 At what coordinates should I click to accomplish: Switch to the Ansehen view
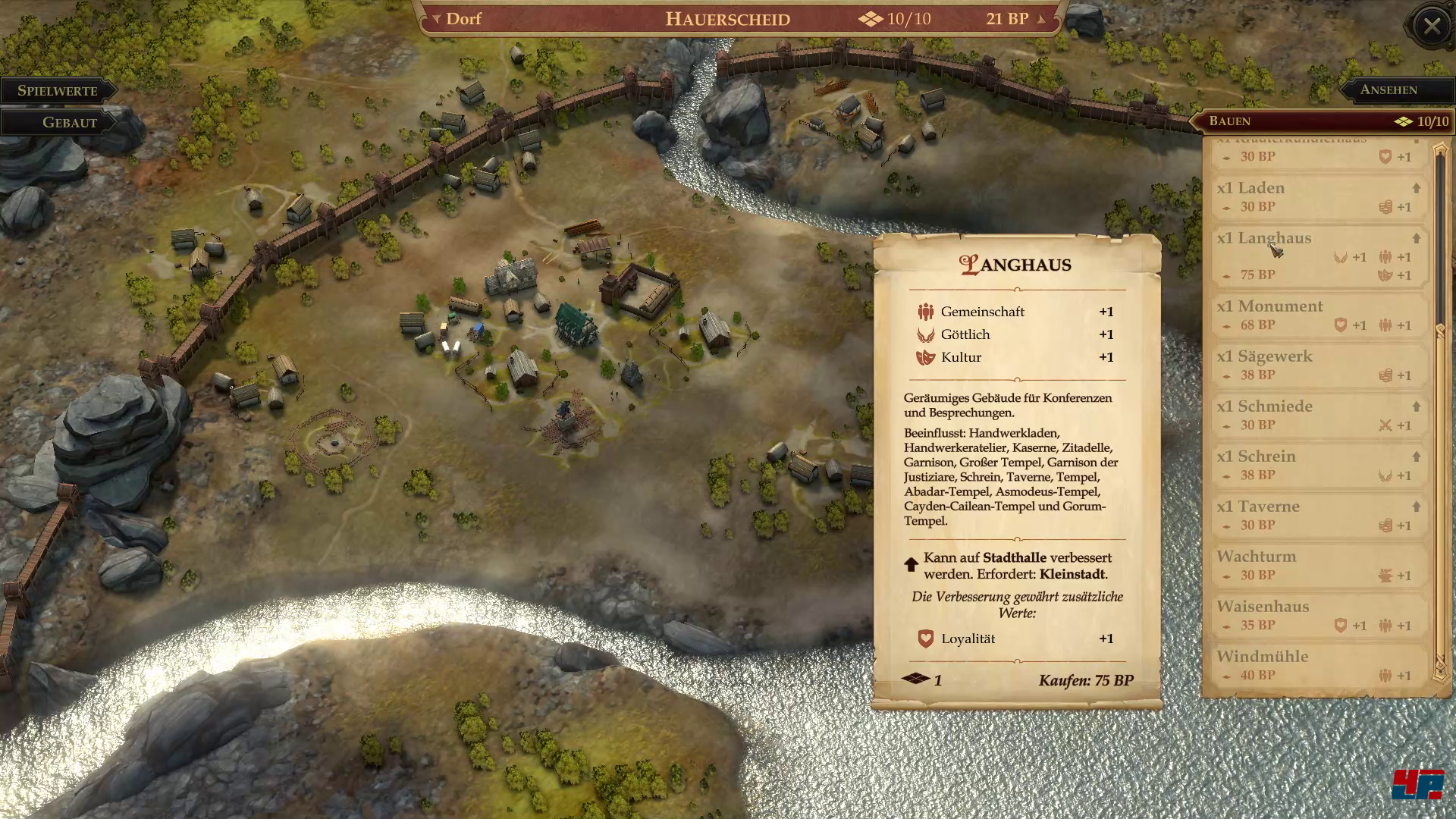(x=1388, y=89)
